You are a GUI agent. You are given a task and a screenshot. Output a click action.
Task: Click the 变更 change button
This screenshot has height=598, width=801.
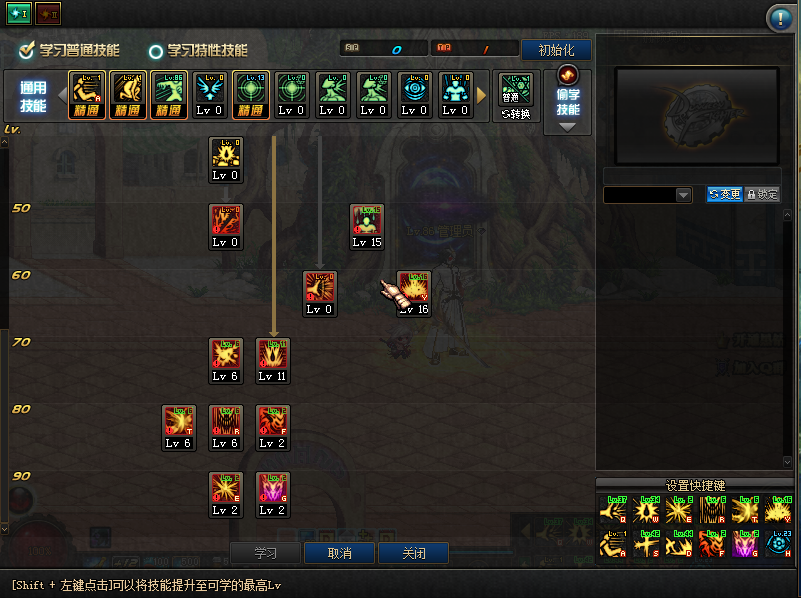(724, 194)
